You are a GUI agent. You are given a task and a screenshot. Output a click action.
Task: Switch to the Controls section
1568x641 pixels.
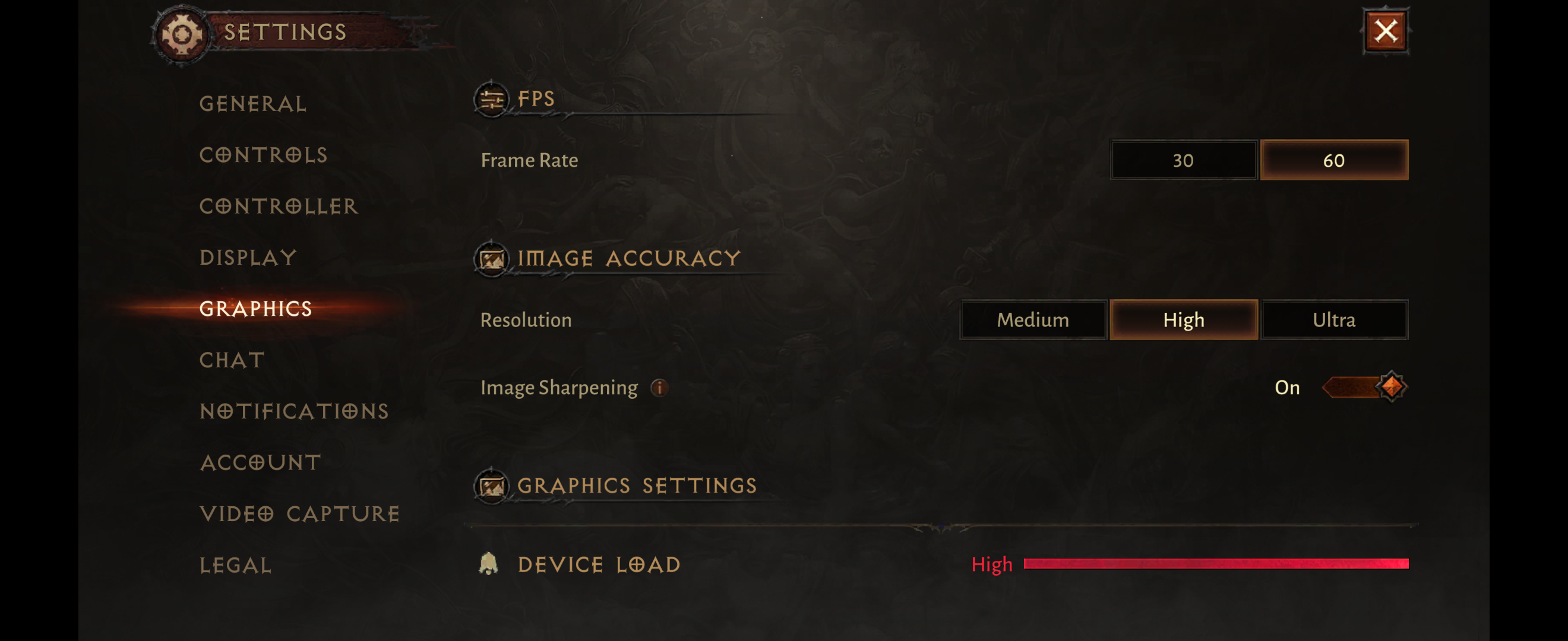pyautogui.click(x=264, y=155)
